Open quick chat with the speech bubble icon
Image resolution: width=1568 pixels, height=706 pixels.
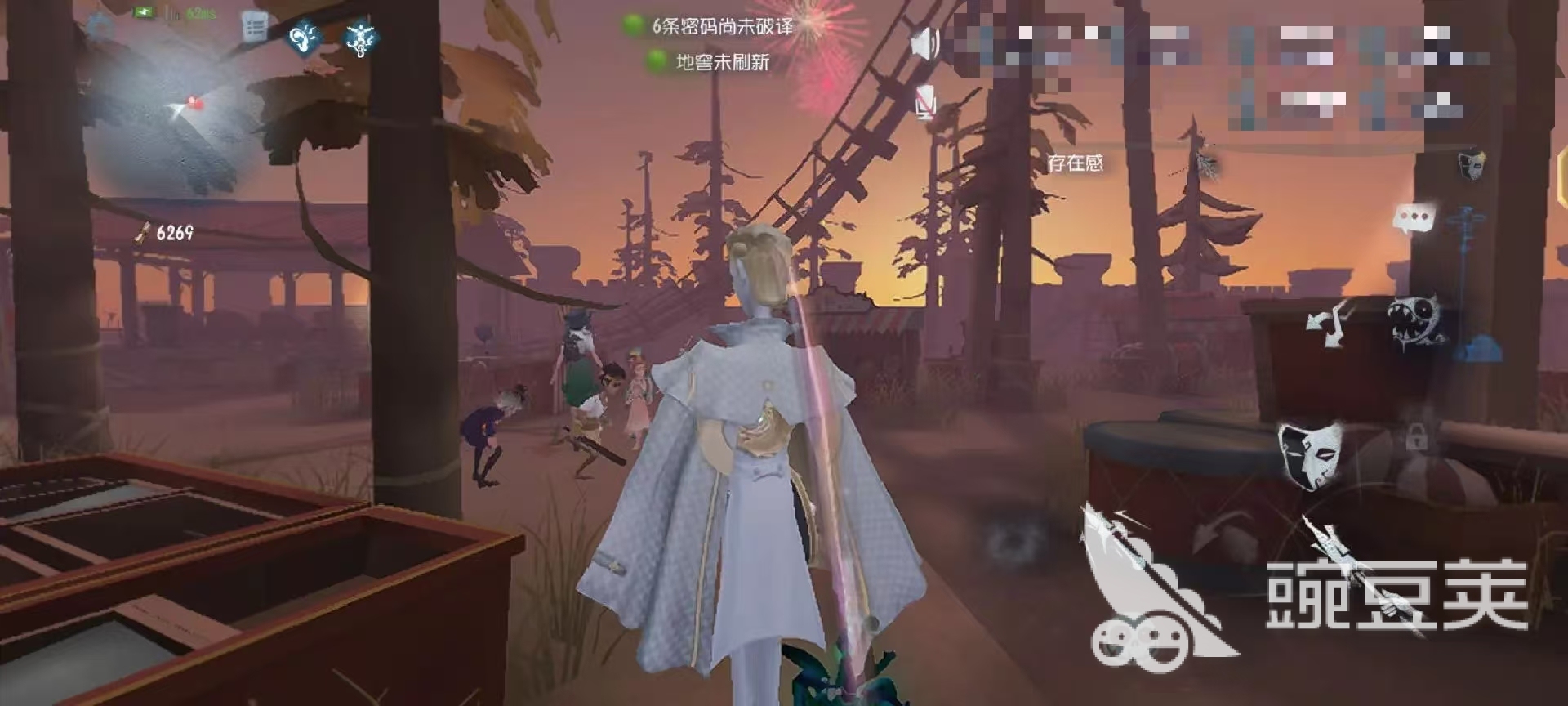(x=1413, y=218)
